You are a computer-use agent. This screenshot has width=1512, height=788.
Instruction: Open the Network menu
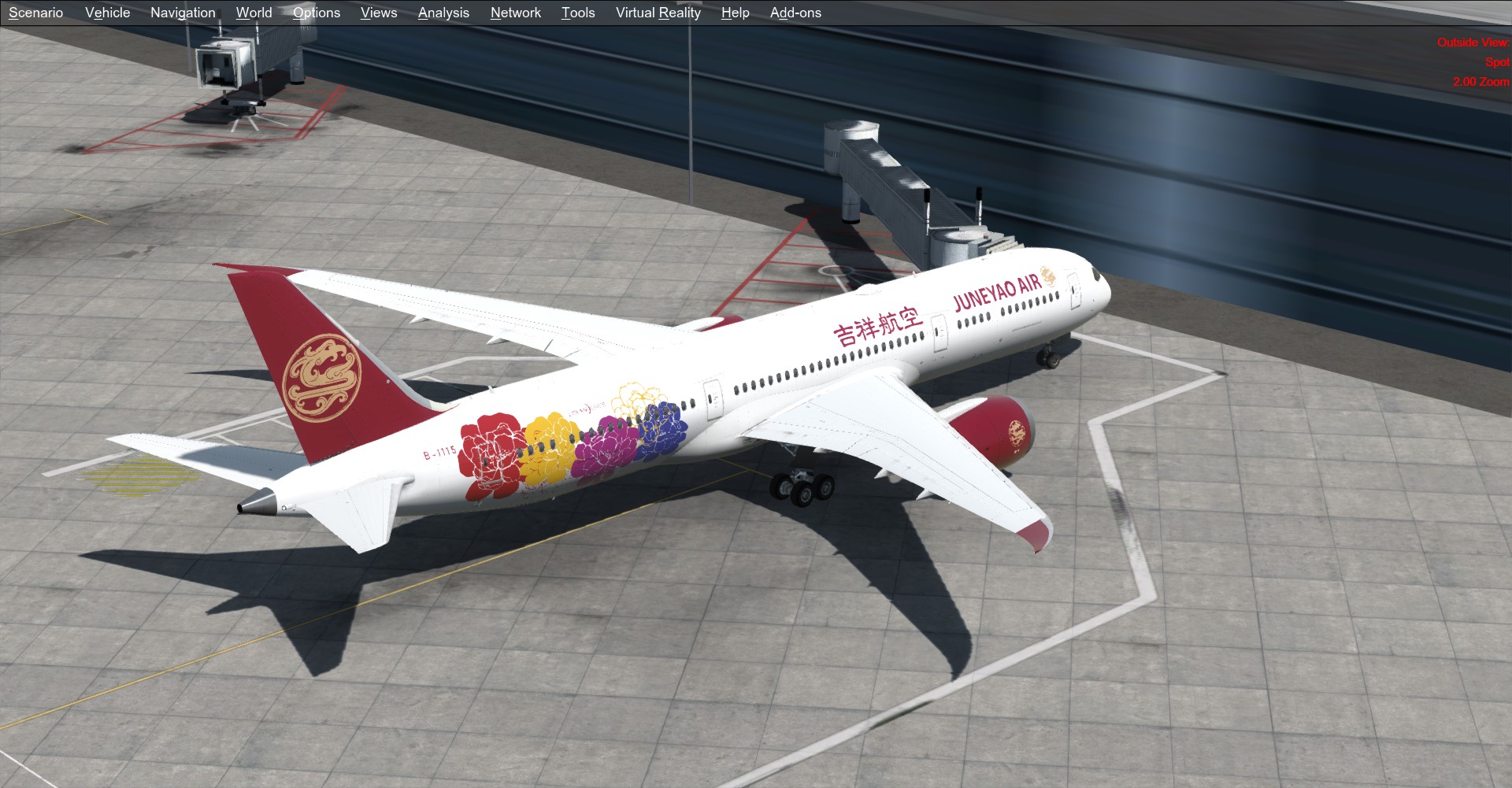click(515, 13)
